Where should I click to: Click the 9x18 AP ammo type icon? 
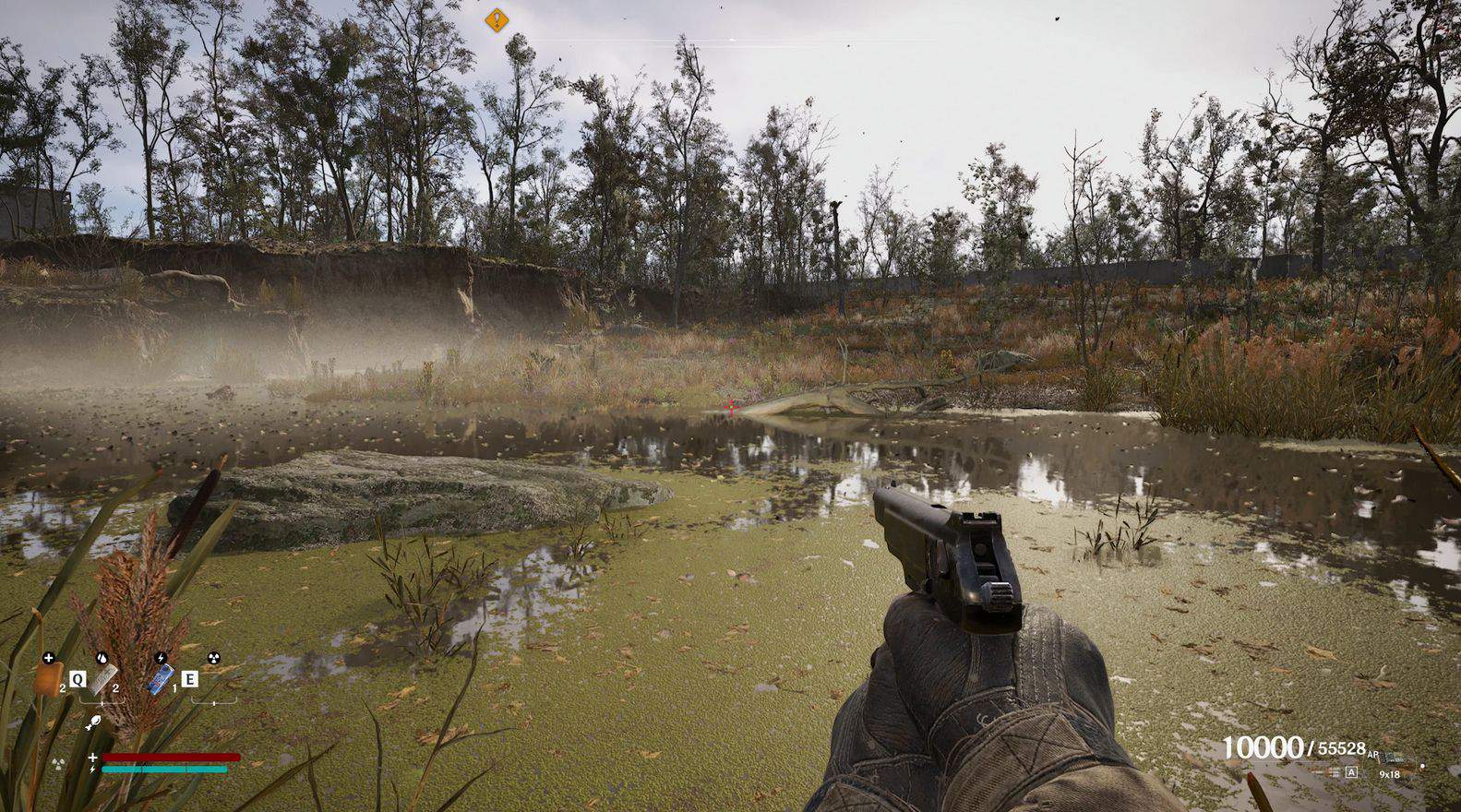1393,758
